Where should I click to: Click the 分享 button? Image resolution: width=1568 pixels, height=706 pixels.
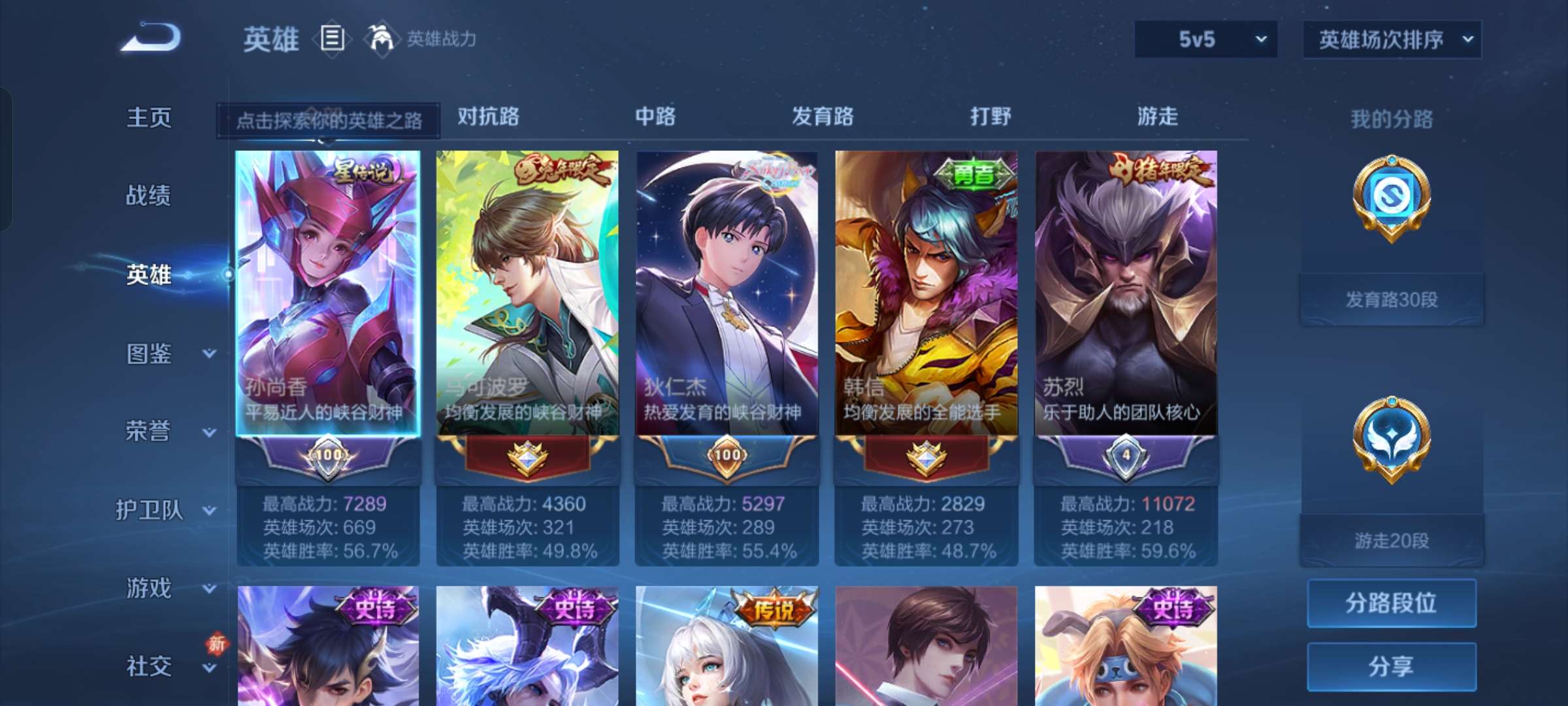[1392, 664]
